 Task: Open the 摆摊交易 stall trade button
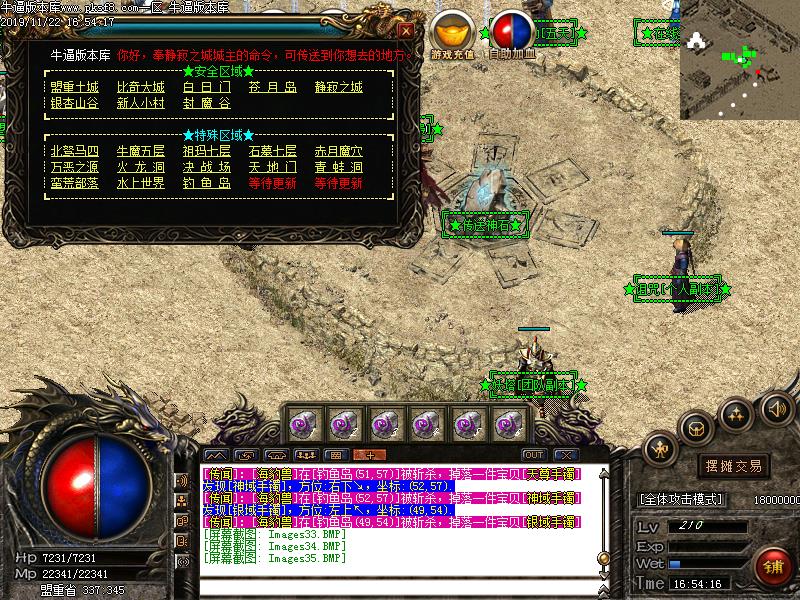tap(735, 466)
